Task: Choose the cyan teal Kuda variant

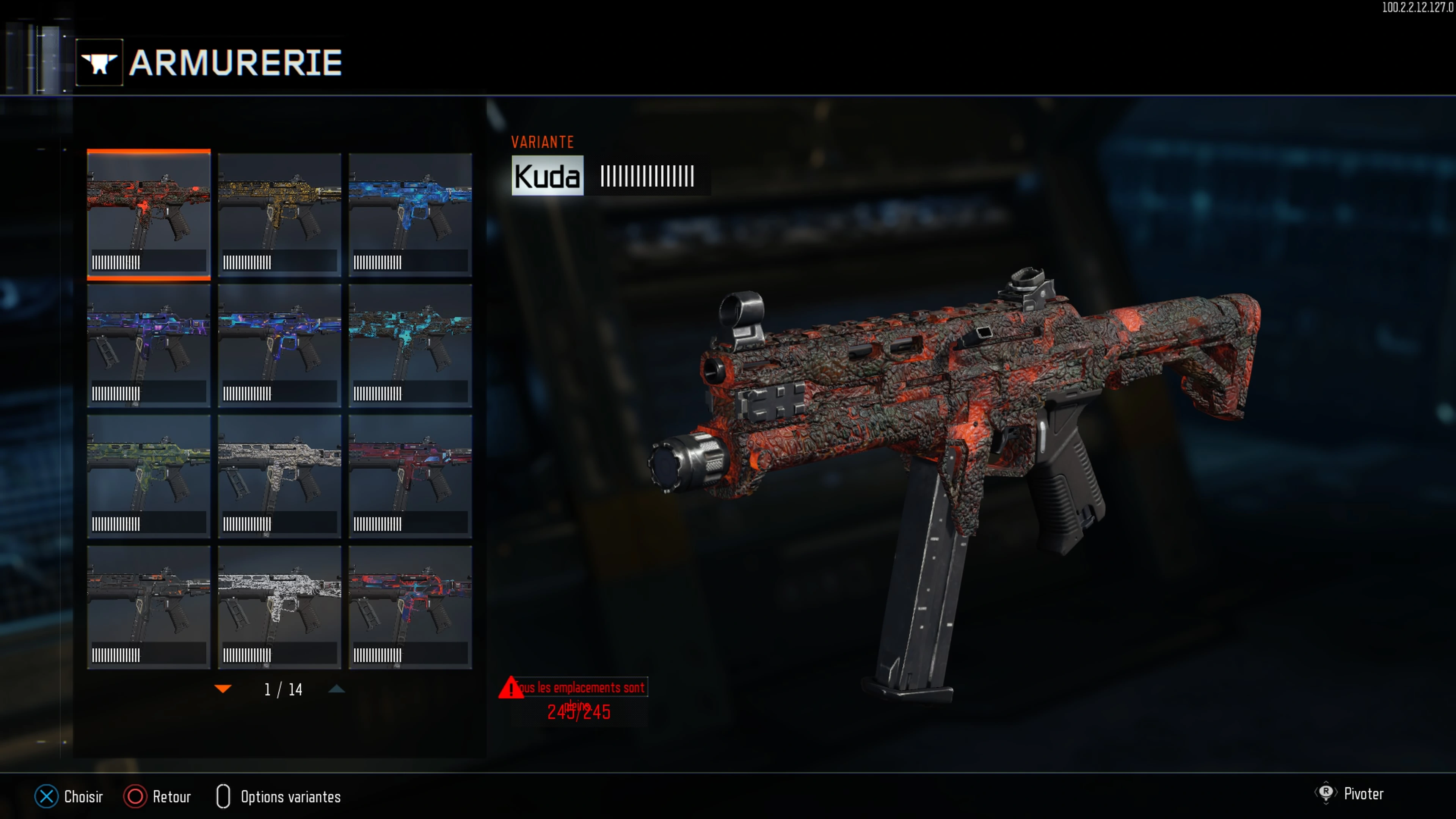Action: (410, 345)
